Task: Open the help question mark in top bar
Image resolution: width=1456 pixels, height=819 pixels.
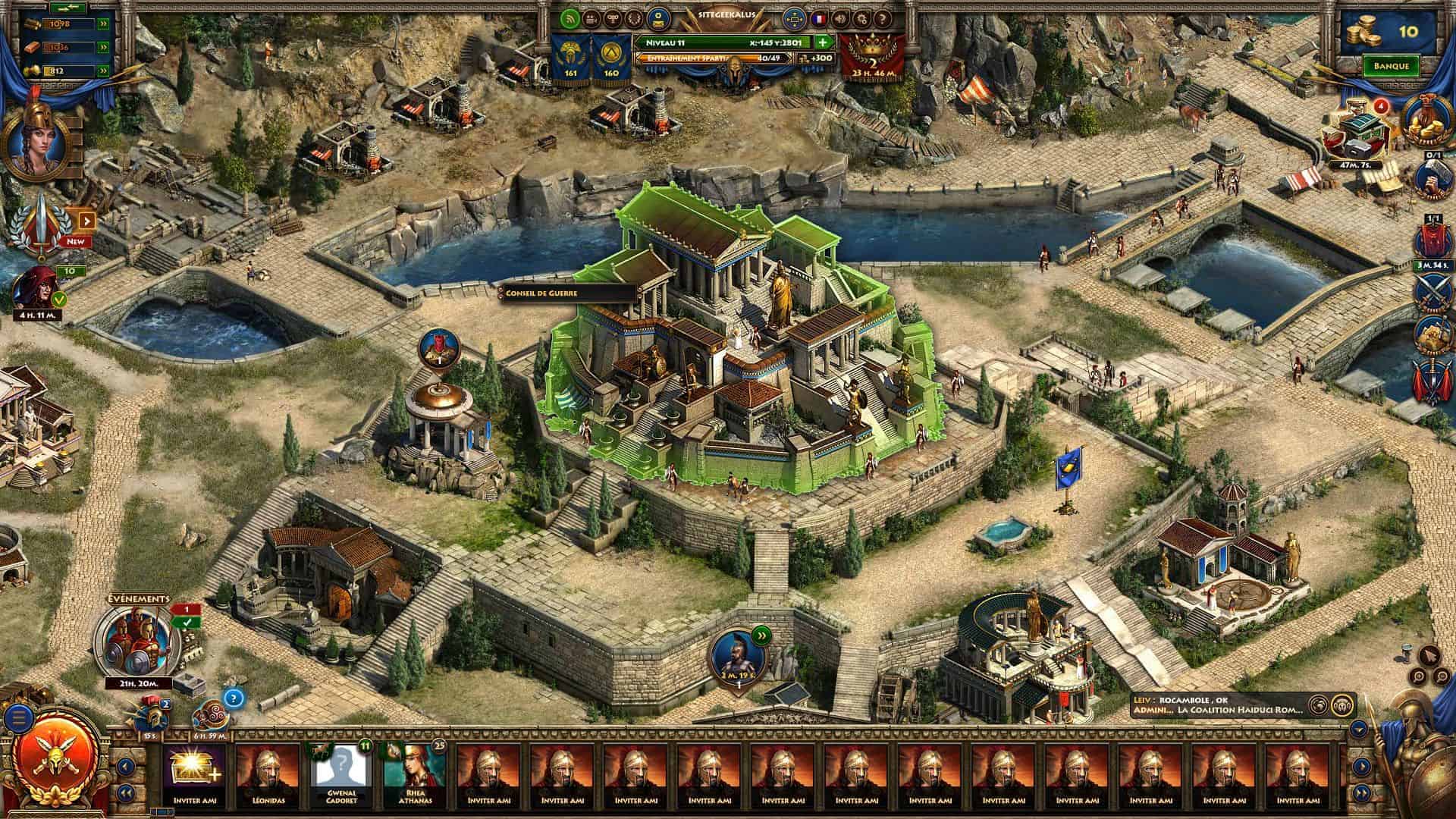Action: click(881, 18)
